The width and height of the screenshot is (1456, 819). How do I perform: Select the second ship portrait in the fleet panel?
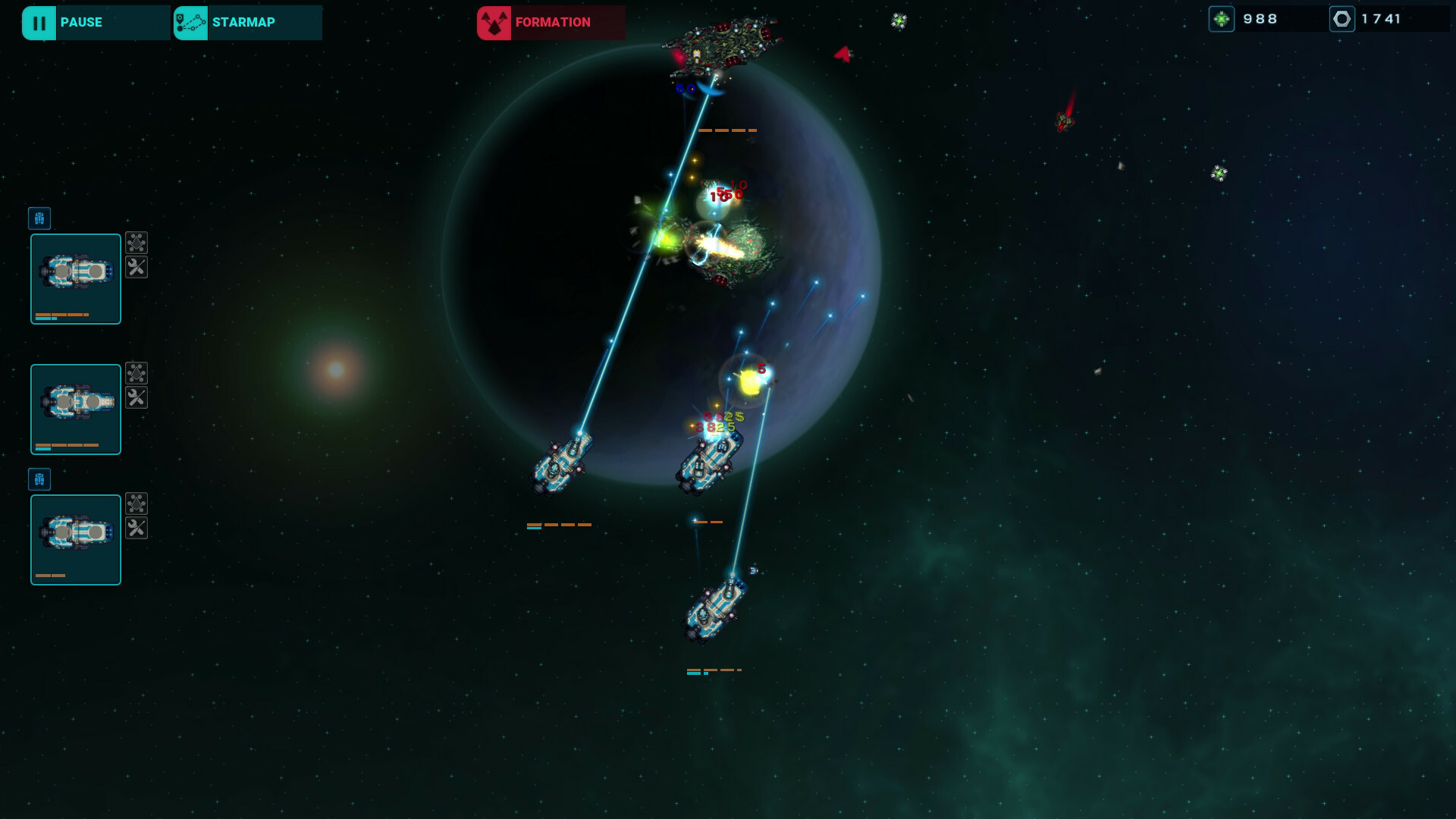point(75,409)
